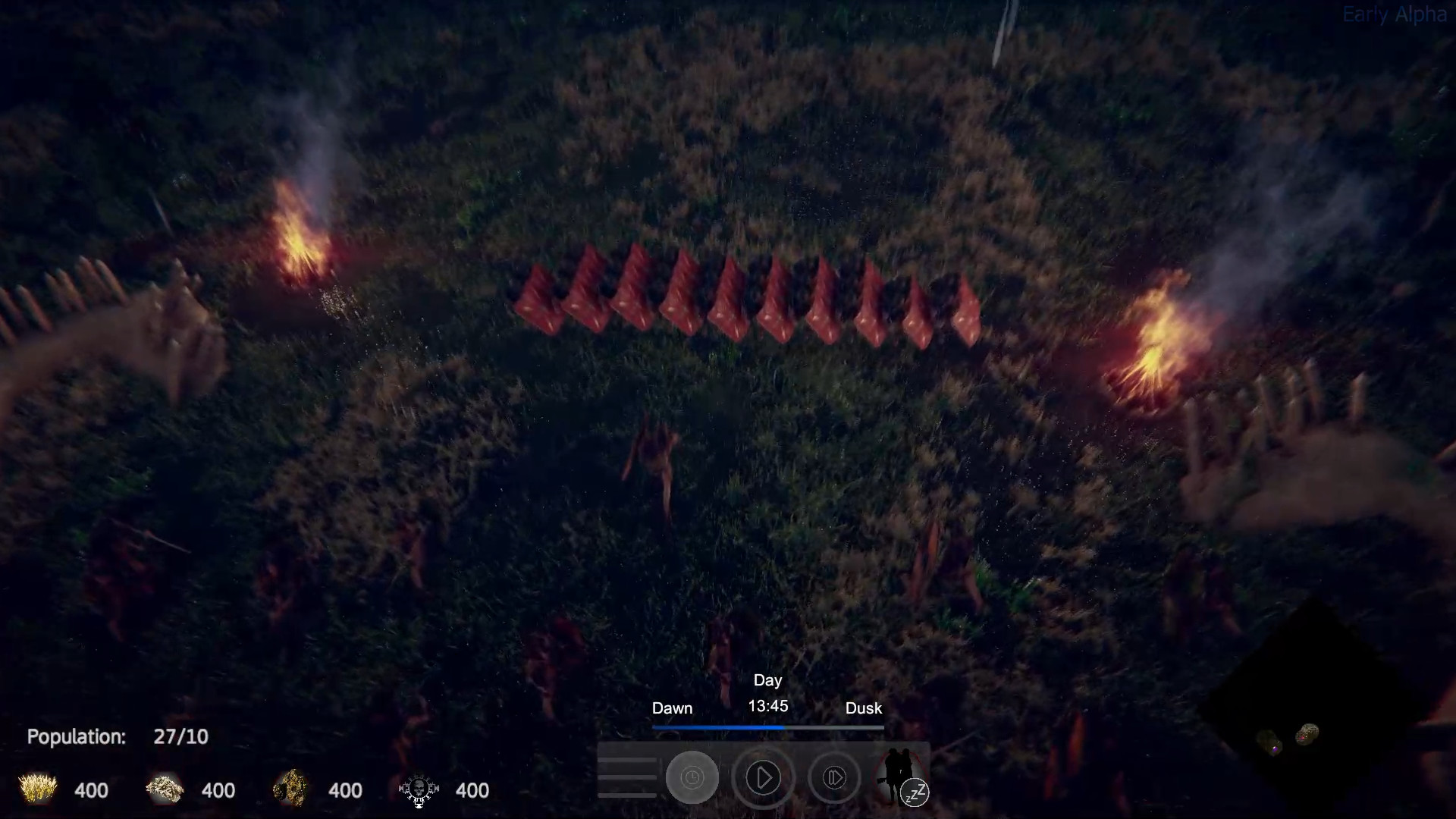
Task: Click the Population counter reading 27/10
Action: point(118,736)
